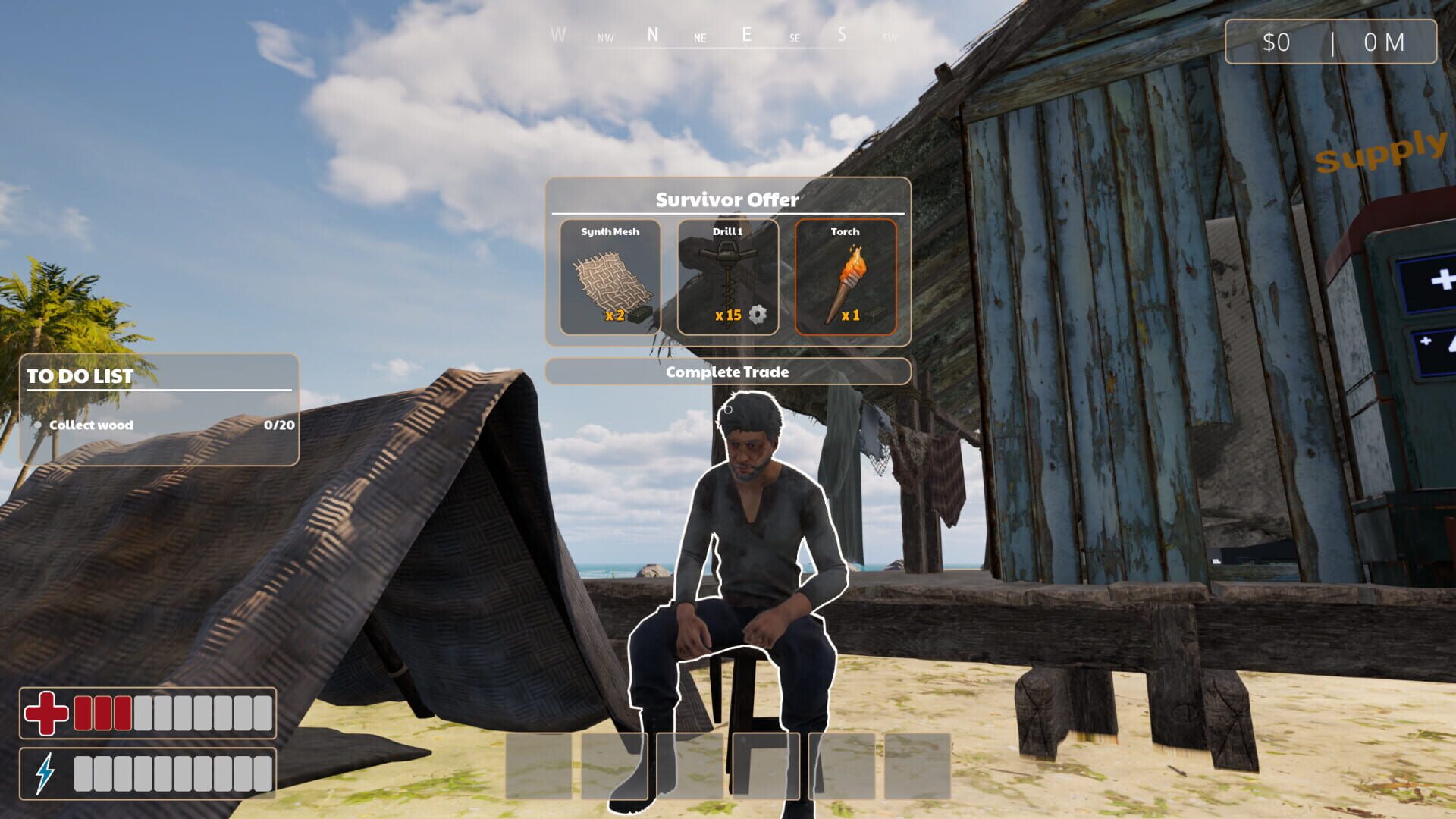1456x819 pixels.
Task: Collapse the Survivor Offer panel
Action: (728, 200)
